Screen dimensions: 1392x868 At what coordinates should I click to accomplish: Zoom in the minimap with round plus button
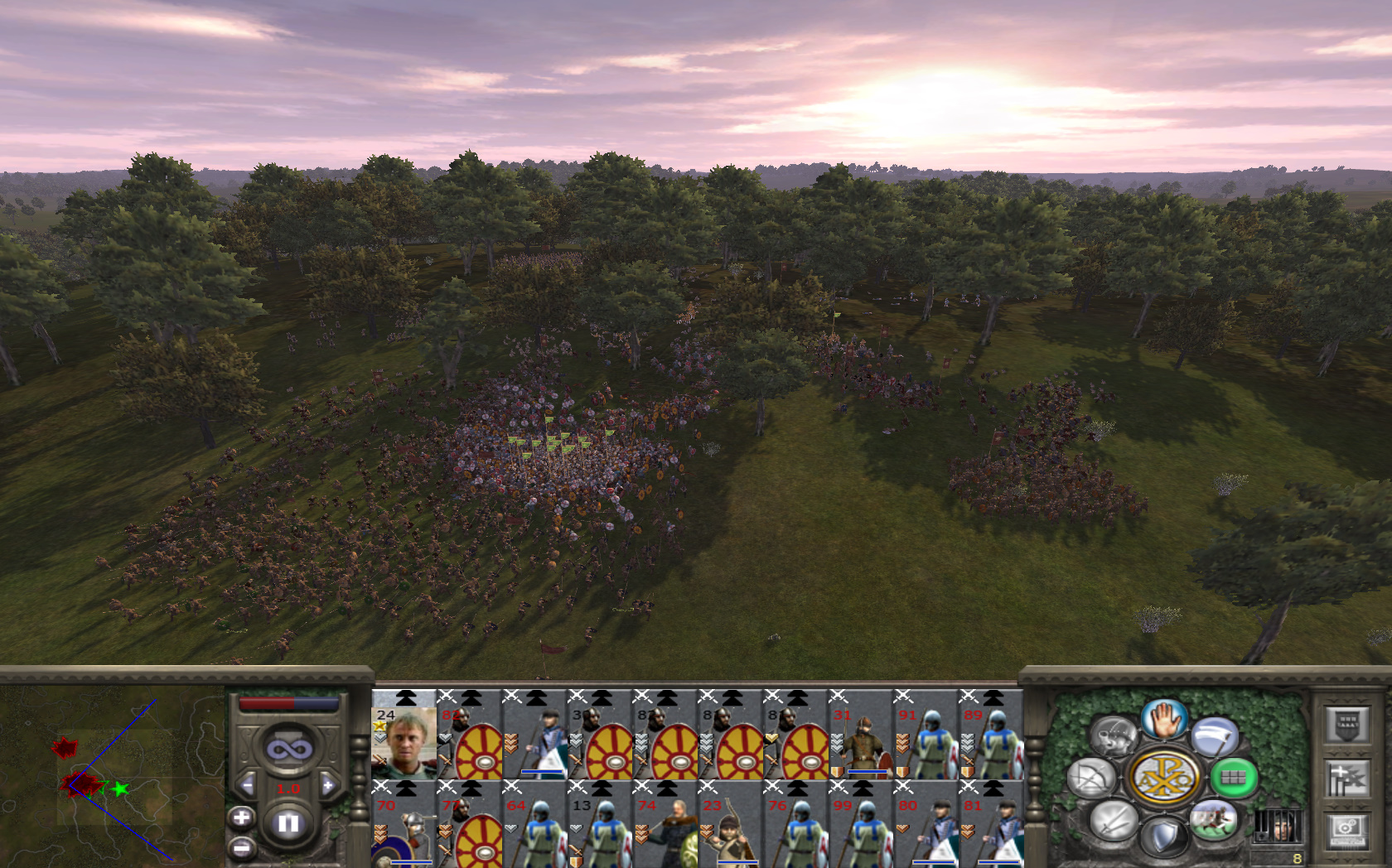point(241,818)
